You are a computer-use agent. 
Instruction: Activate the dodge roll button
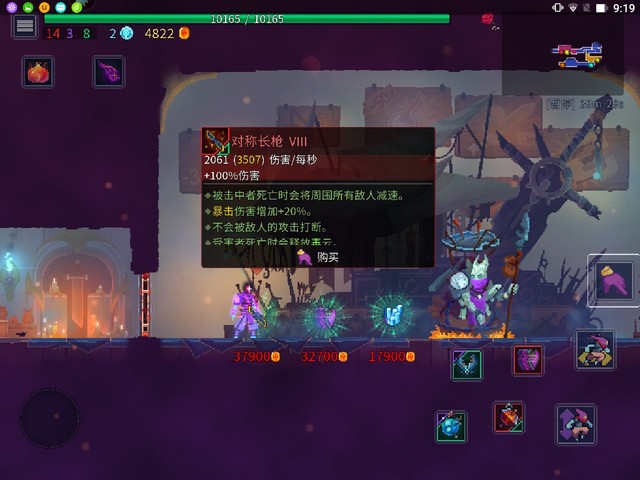click(595, 349)
